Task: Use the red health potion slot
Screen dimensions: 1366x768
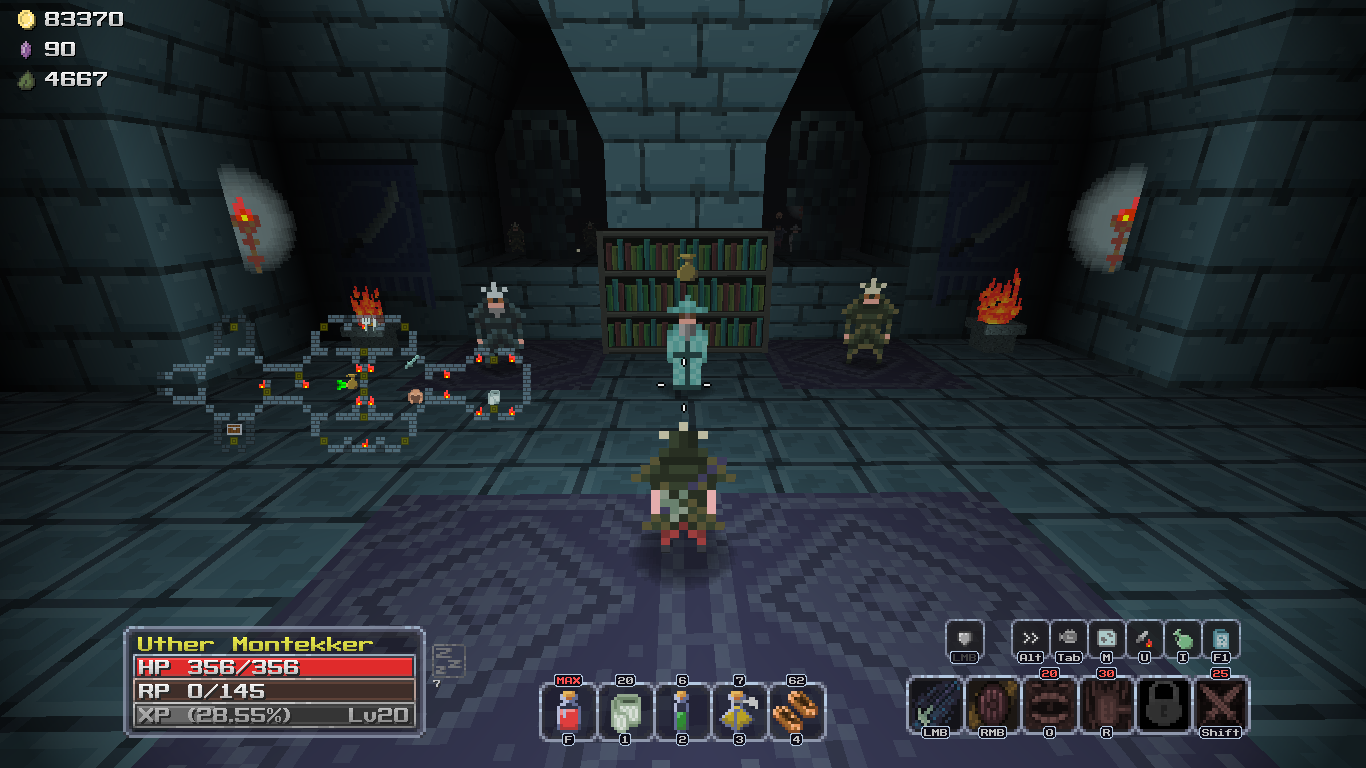Action: pos(568,711)
